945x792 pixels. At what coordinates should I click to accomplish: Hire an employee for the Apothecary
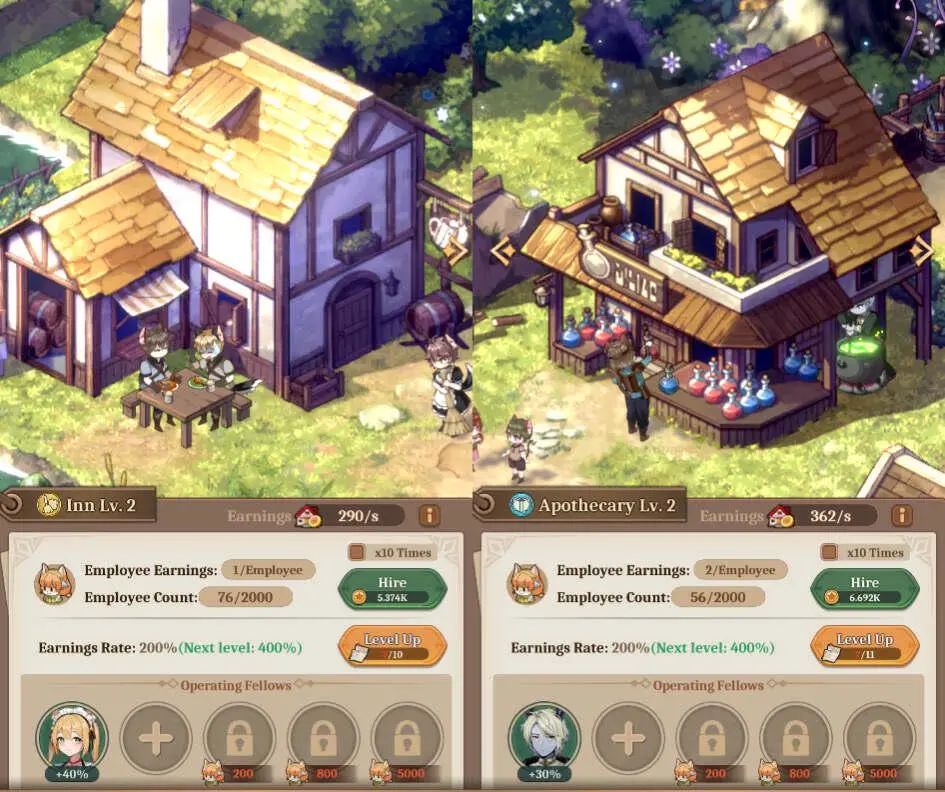864,588
